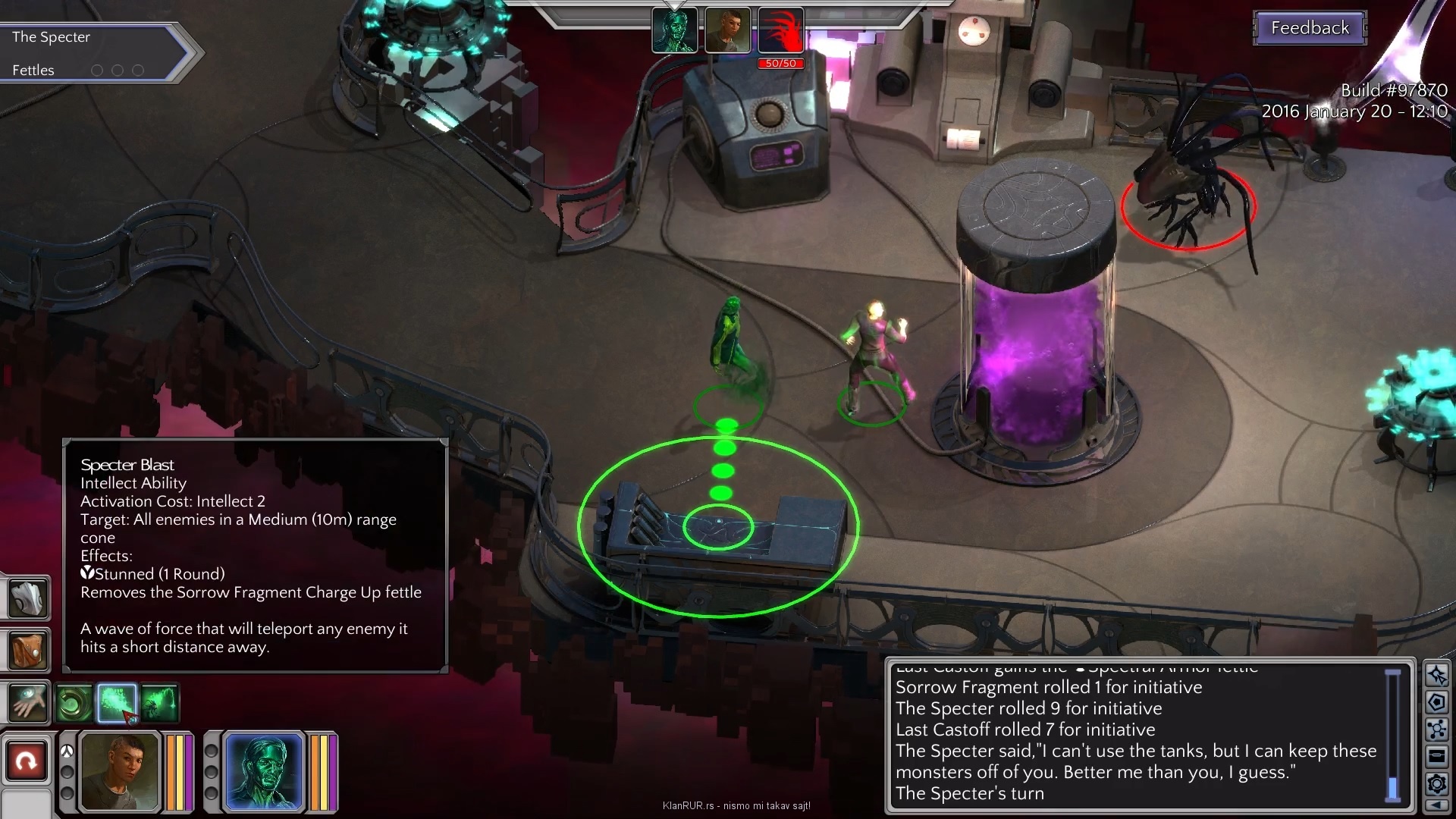Click the star cursor menu button
The height and width of the screenshot is (819, 1456).
tap(1436, 675)
